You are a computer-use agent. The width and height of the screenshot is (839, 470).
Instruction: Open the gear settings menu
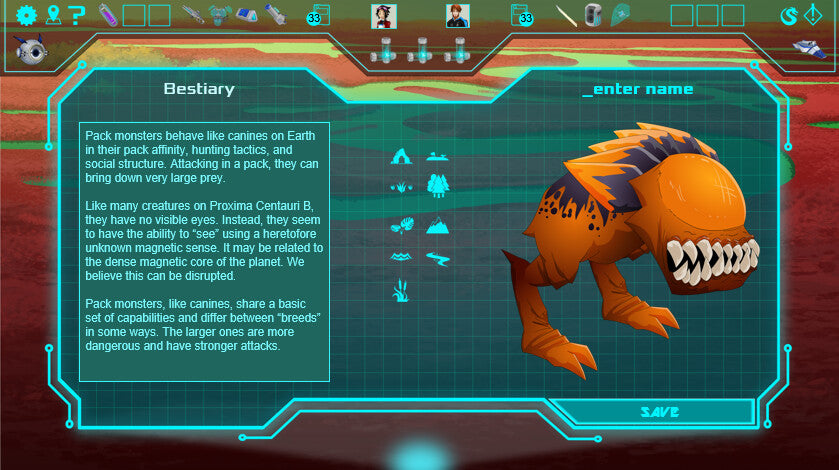click(26, 15)
